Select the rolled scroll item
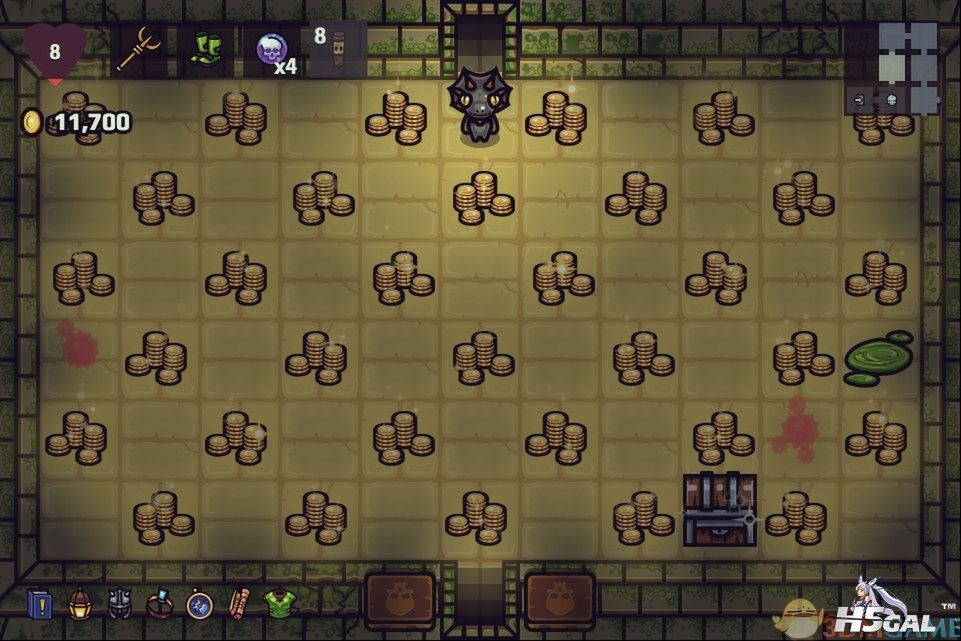The width and height of the screenshot is (961, 641). [x=238, y=604]
